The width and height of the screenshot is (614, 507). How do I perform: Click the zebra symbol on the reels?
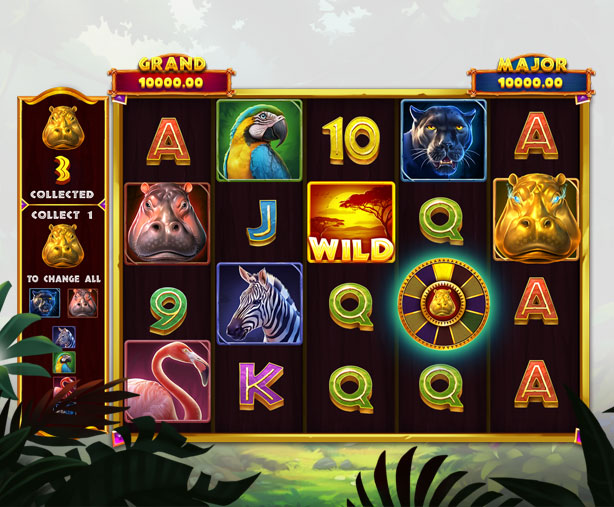click(259, 303)
